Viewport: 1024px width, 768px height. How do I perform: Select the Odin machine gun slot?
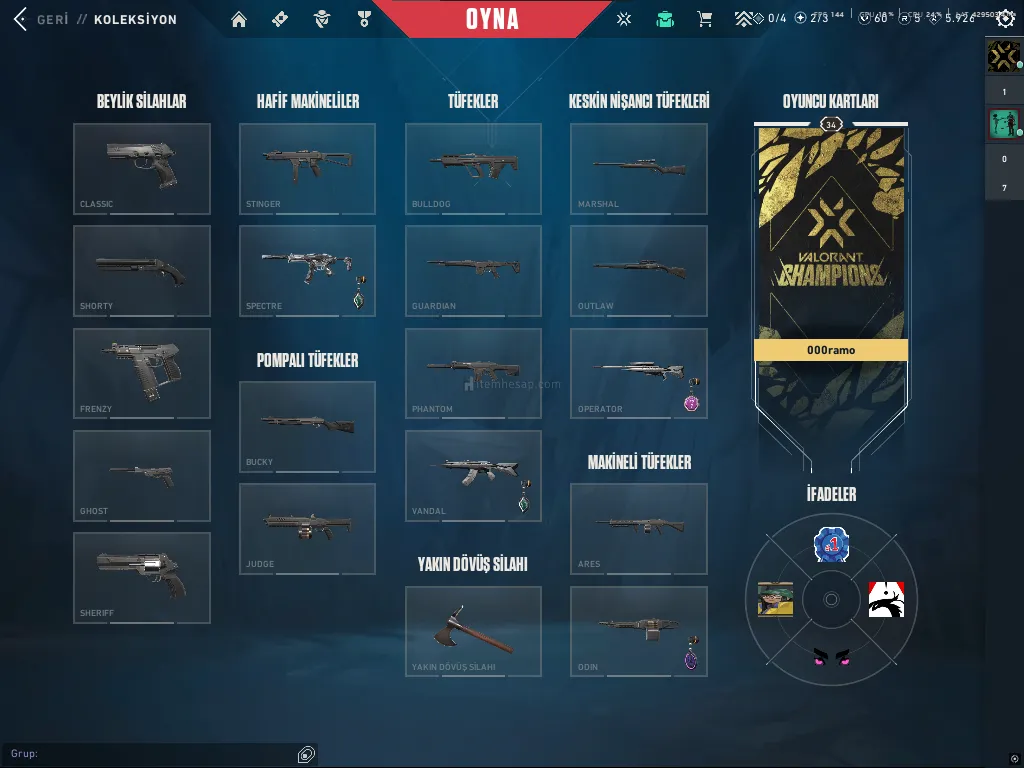pyautogui.click(x=638, y=631)
